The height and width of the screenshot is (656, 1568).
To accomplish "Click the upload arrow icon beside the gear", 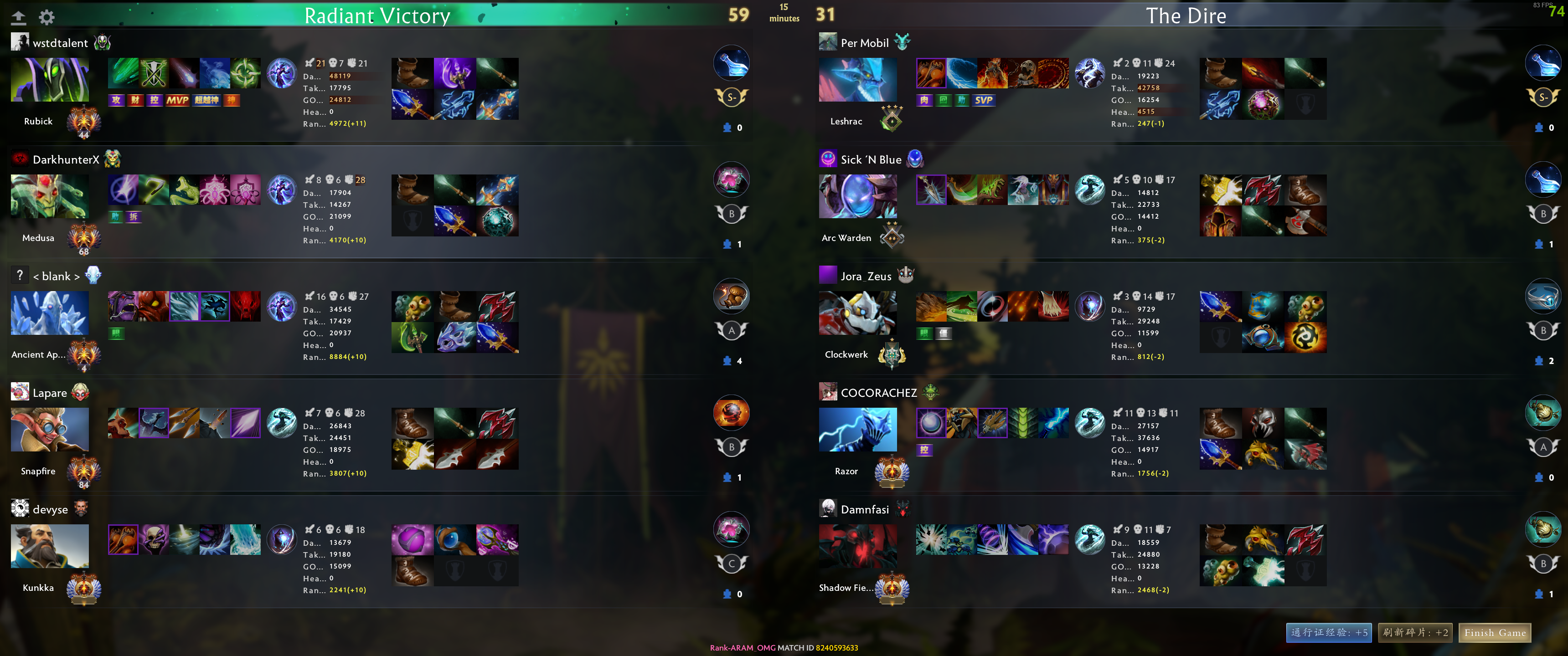I will tap(19, 17).
